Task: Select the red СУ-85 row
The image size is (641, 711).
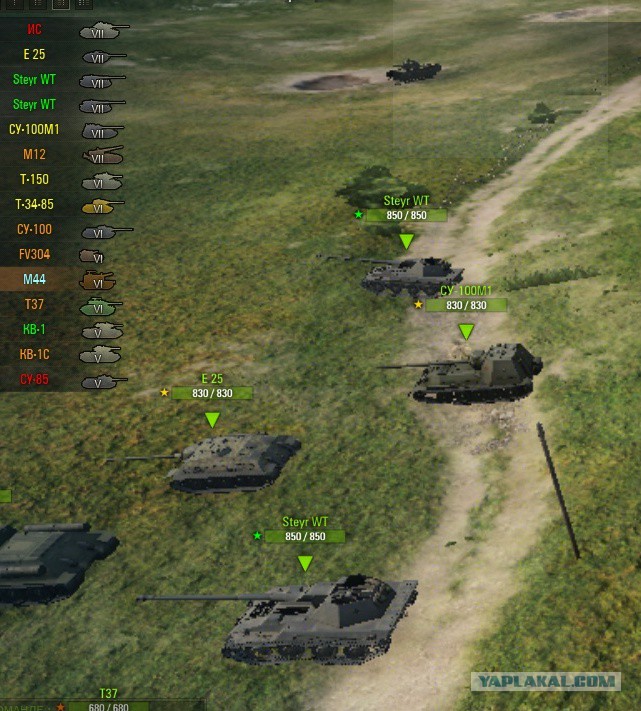Action: 35,380
